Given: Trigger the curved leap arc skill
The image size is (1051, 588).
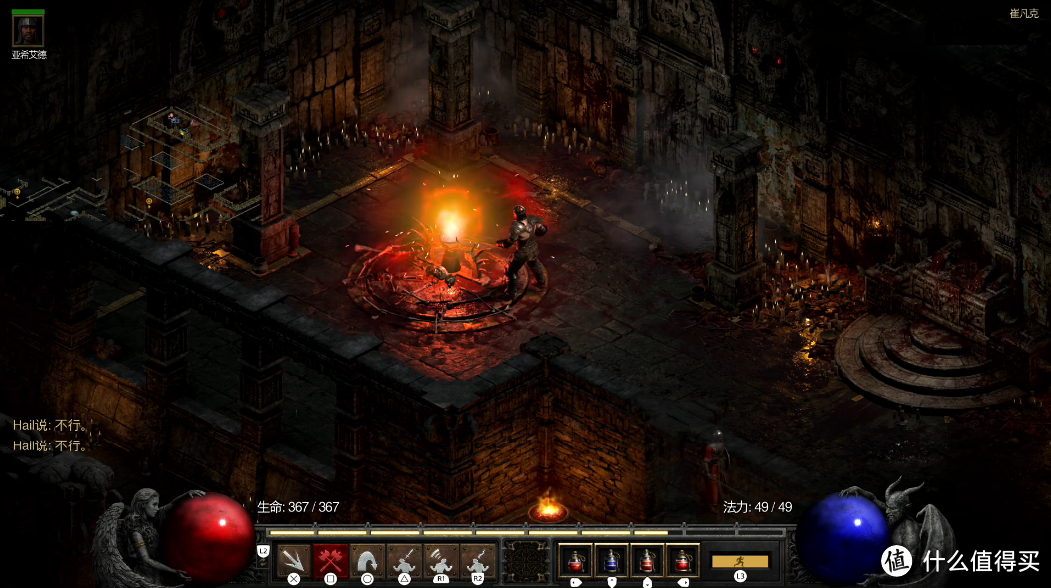Looking at the screenshot, I should [367, 559].
